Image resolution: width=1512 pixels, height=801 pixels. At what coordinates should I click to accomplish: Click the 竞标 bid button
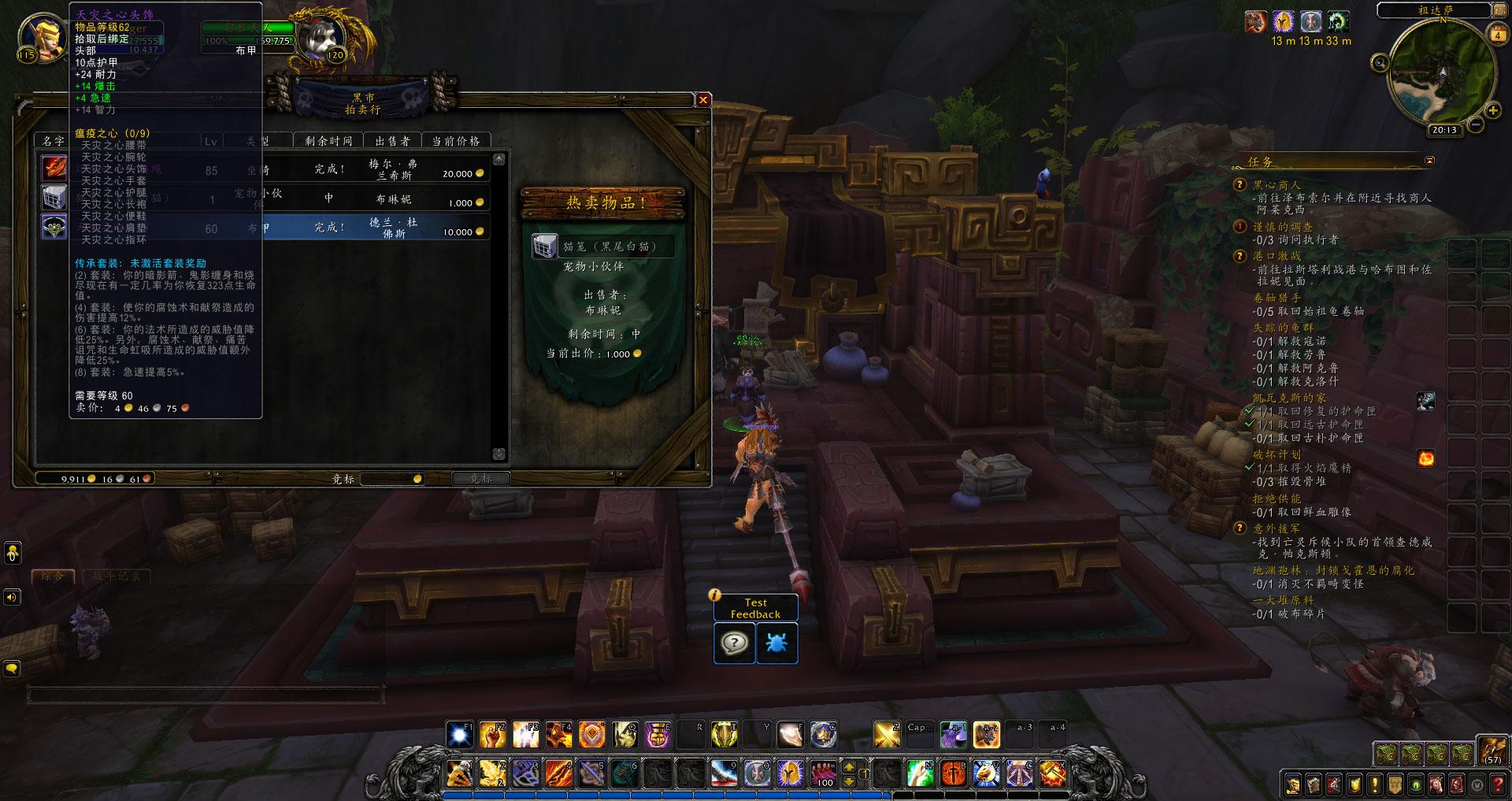(480, 478)
